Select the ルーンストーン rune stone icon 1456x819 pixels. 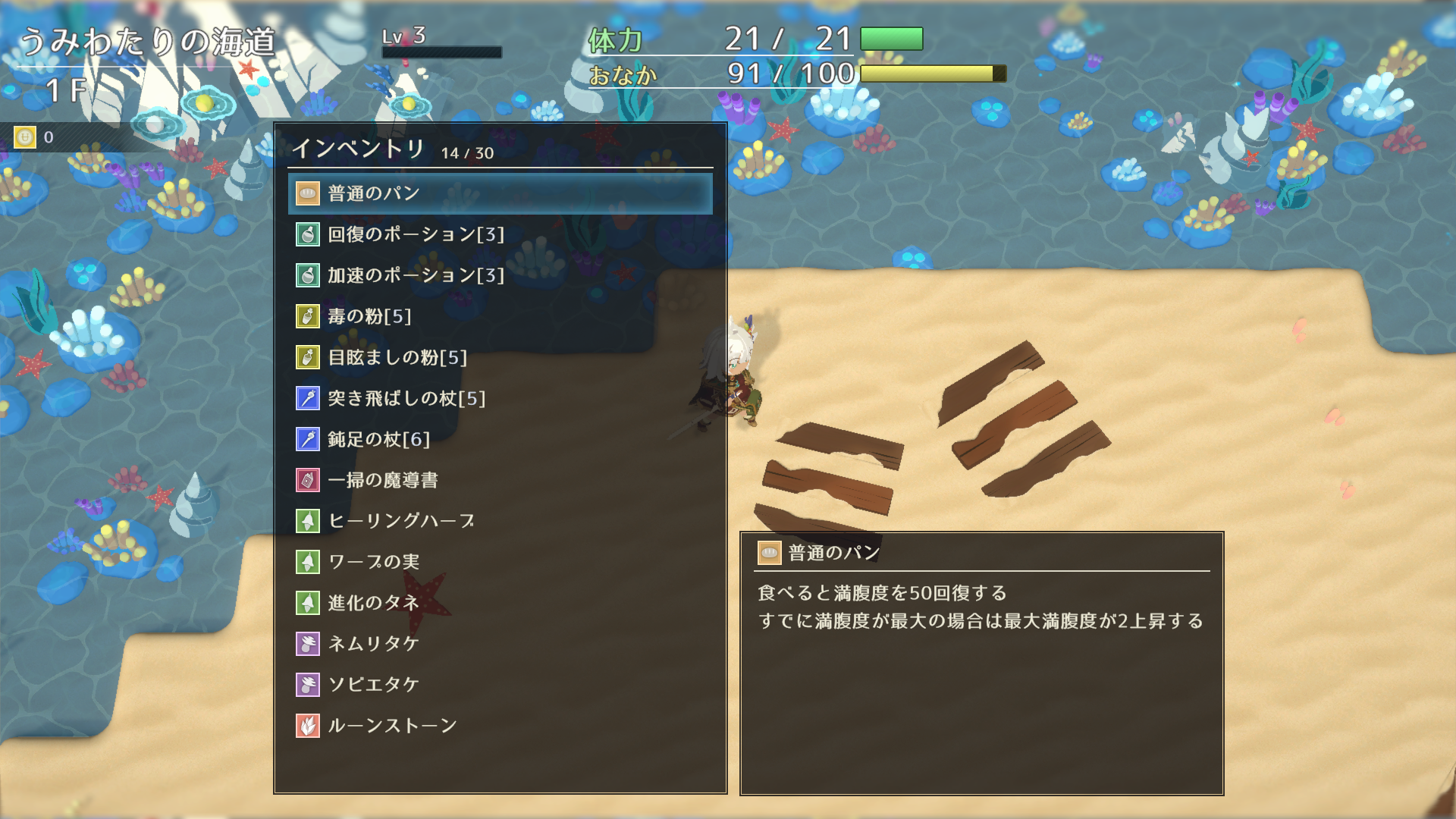point(307,724)
